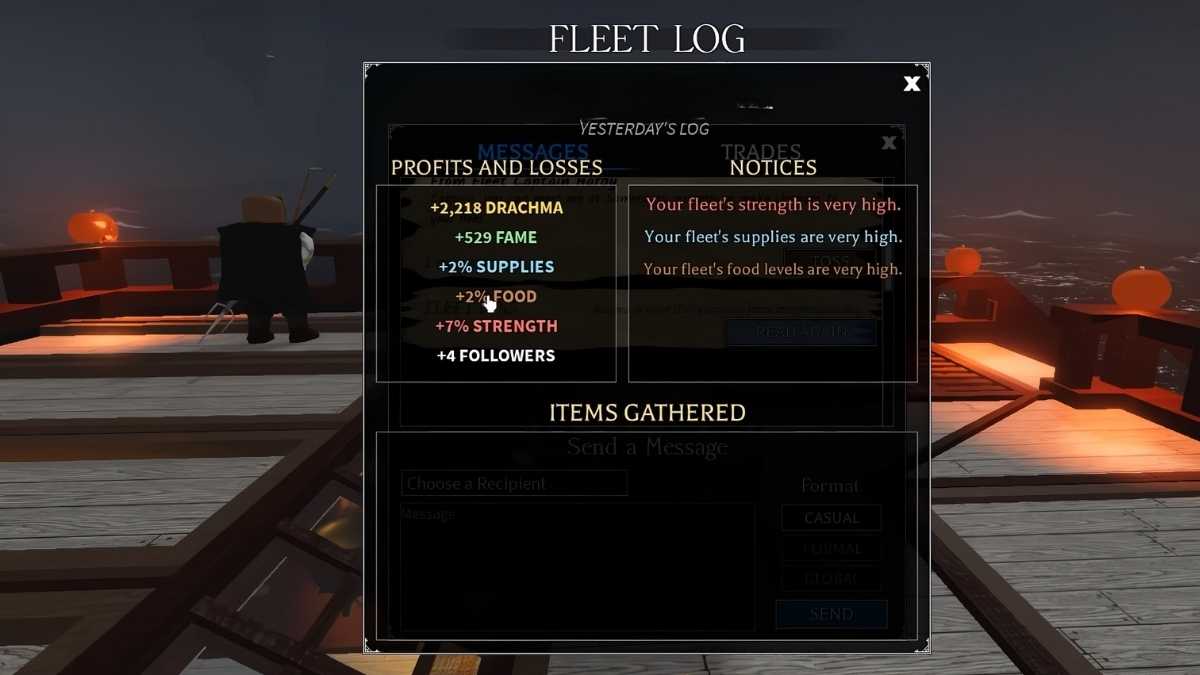Close the Fleet Log window
The width and height of the screenshot is (1200, 675).
[911, 84]
